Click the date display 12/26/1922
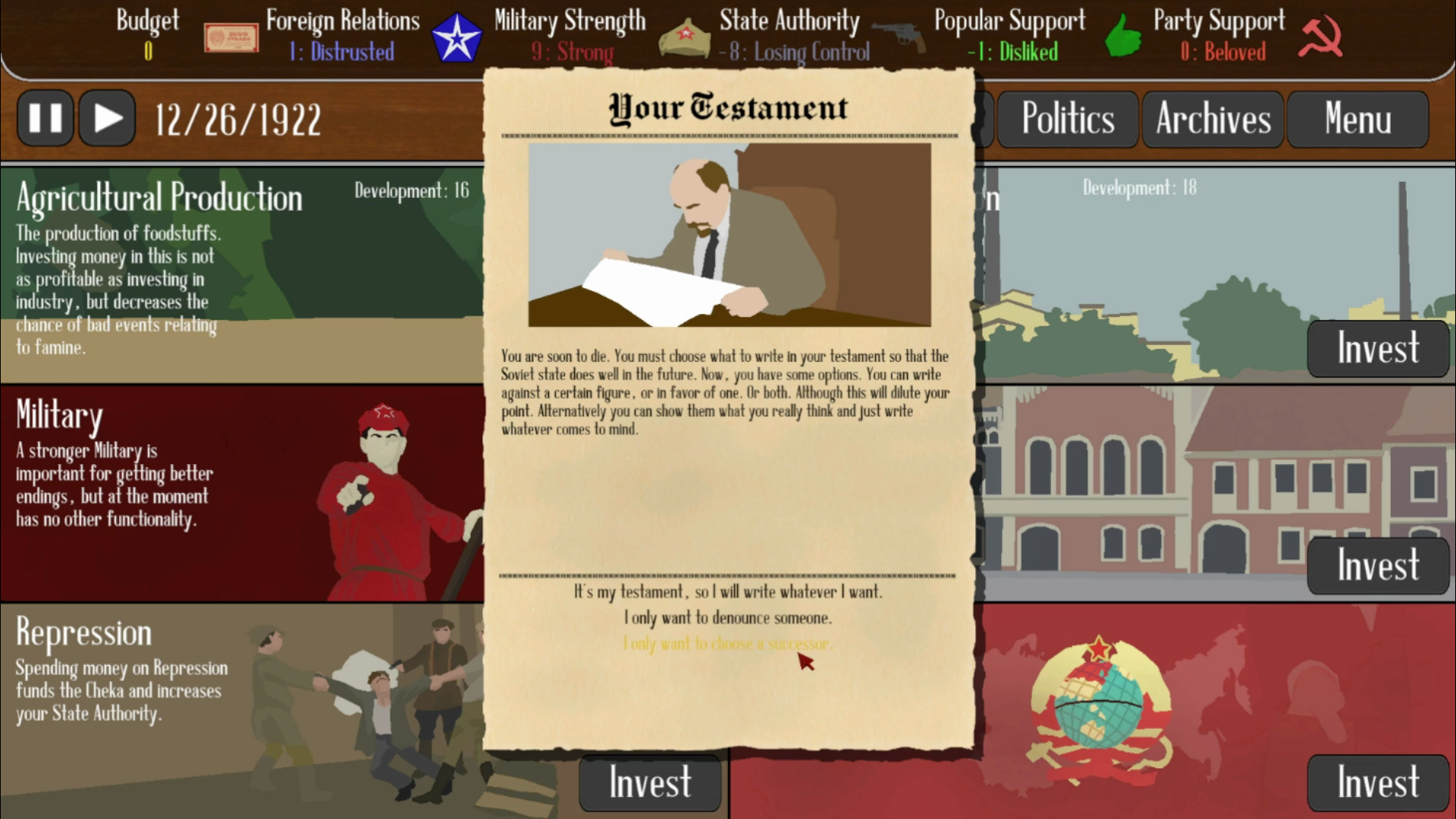1456x819 pixels. pyautogui.click(x=237, y=118)
